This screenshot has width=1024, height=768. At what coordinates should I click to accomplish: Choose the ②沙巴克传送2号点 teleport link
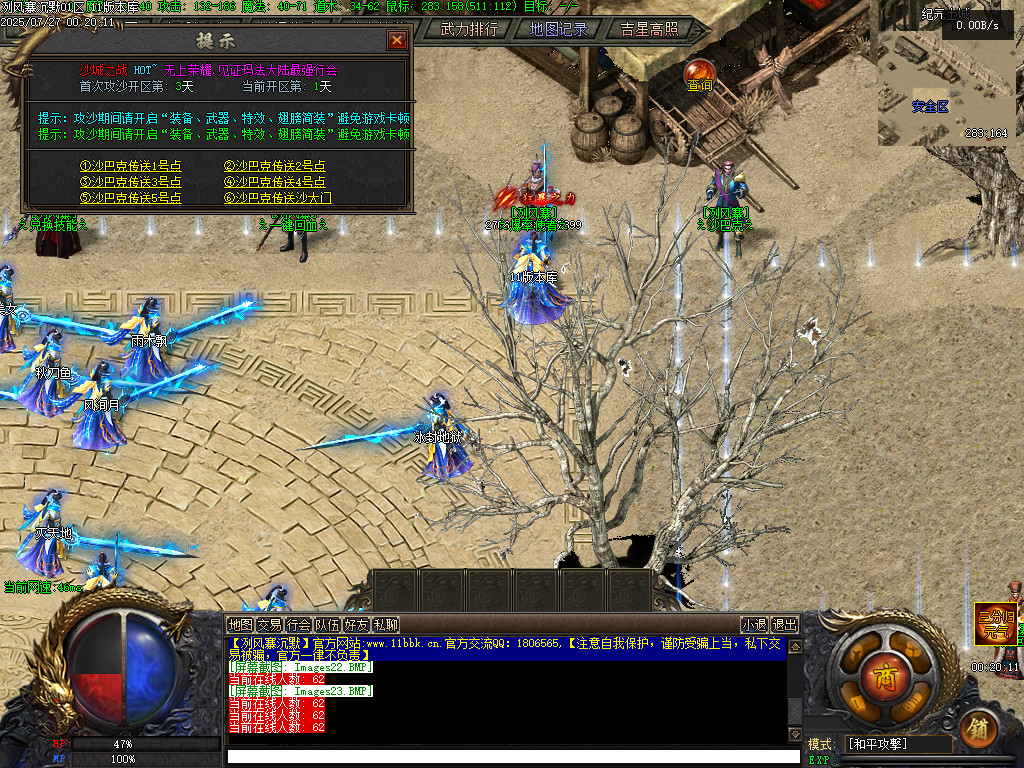point(275,167)
